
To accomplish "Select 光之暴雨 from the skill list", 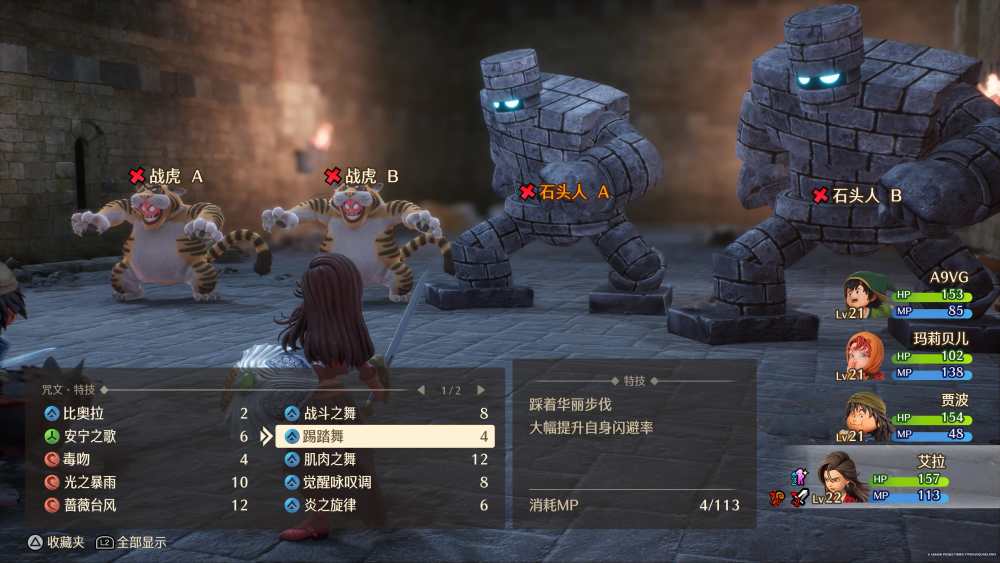I will tap(140, 482).
